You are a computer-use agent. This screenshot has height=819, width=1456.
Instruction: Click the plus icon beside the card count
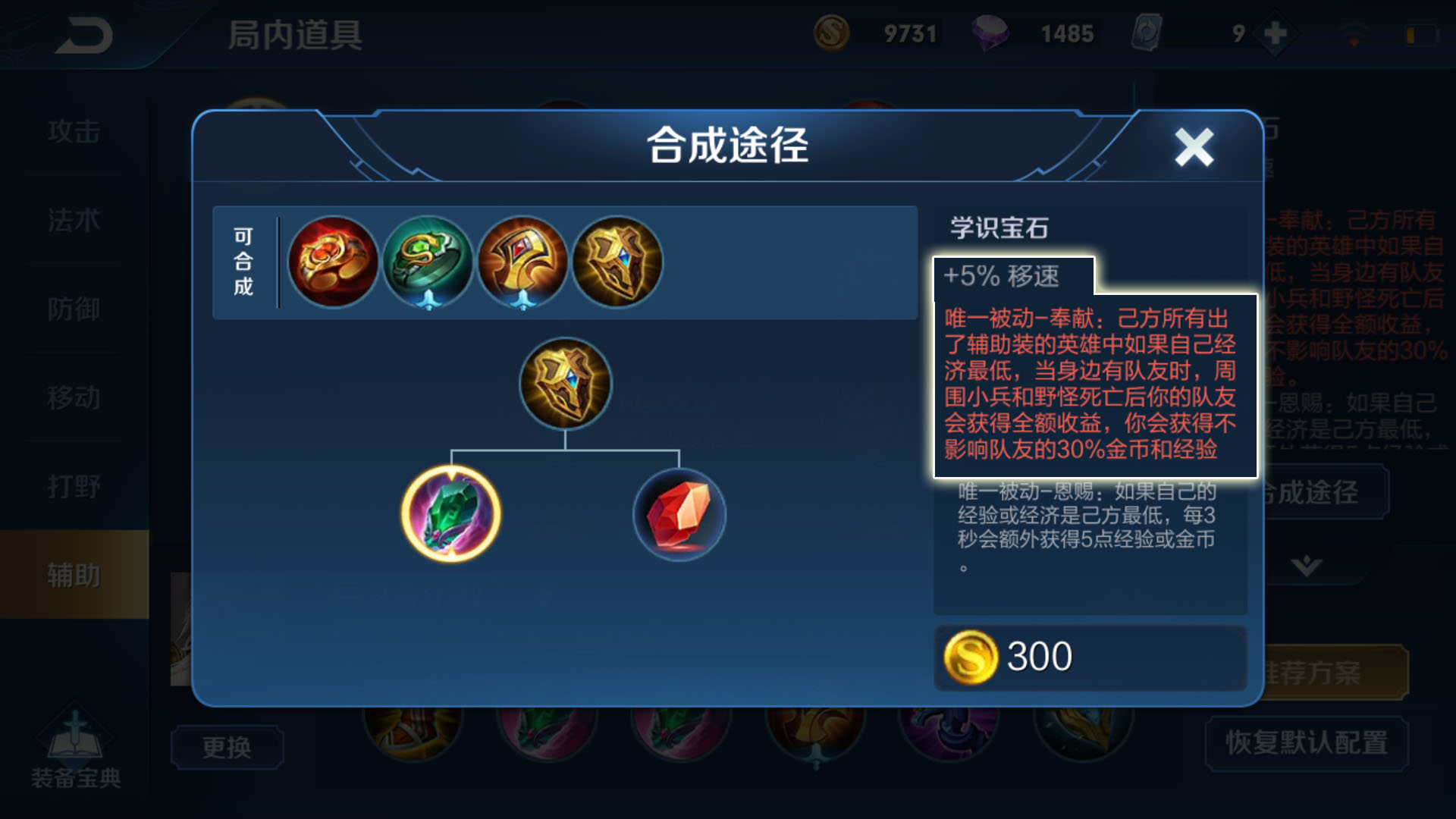tap(1273, 33)
